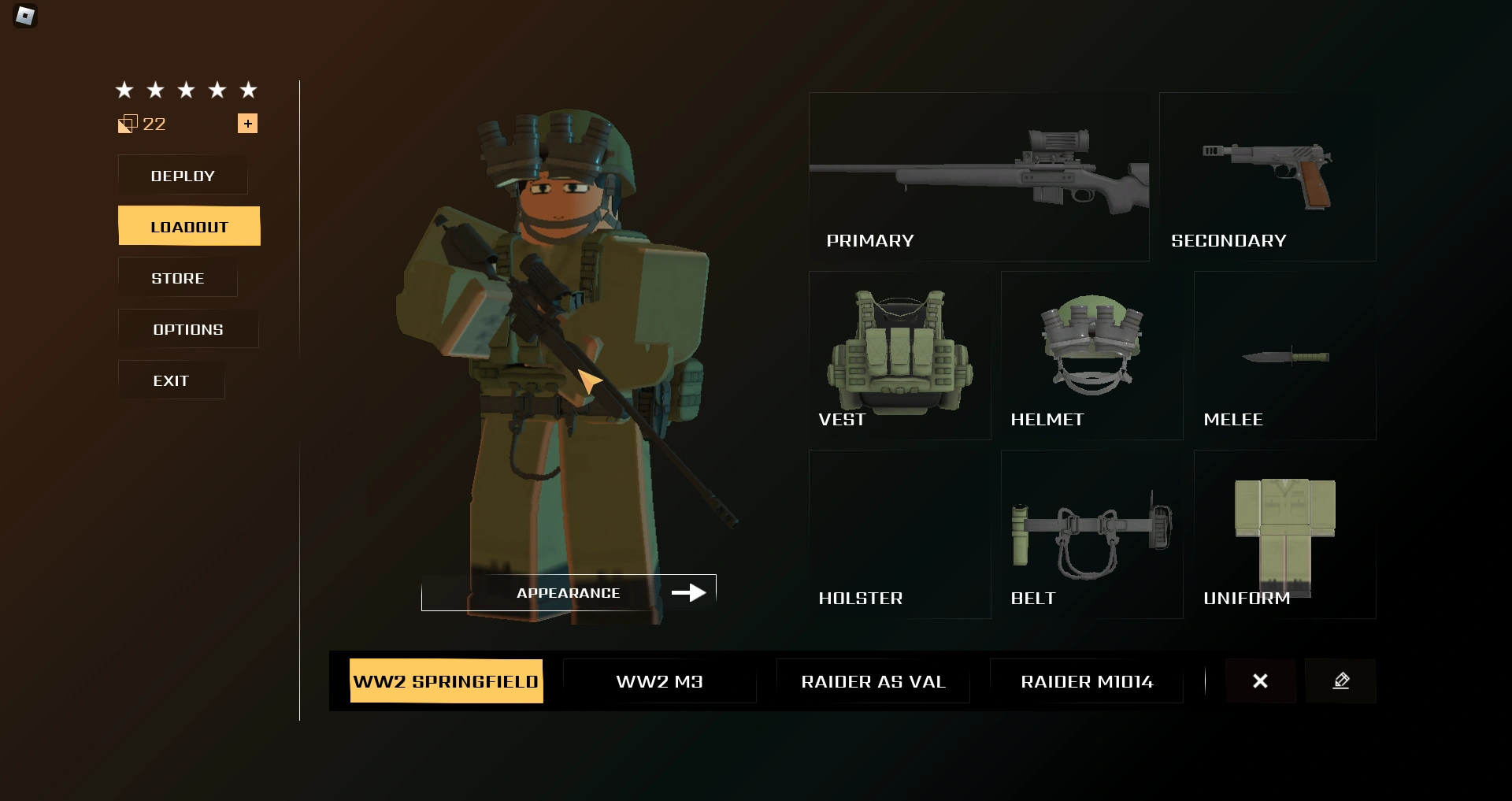Click the EXIT button

[x=171, y=380]
